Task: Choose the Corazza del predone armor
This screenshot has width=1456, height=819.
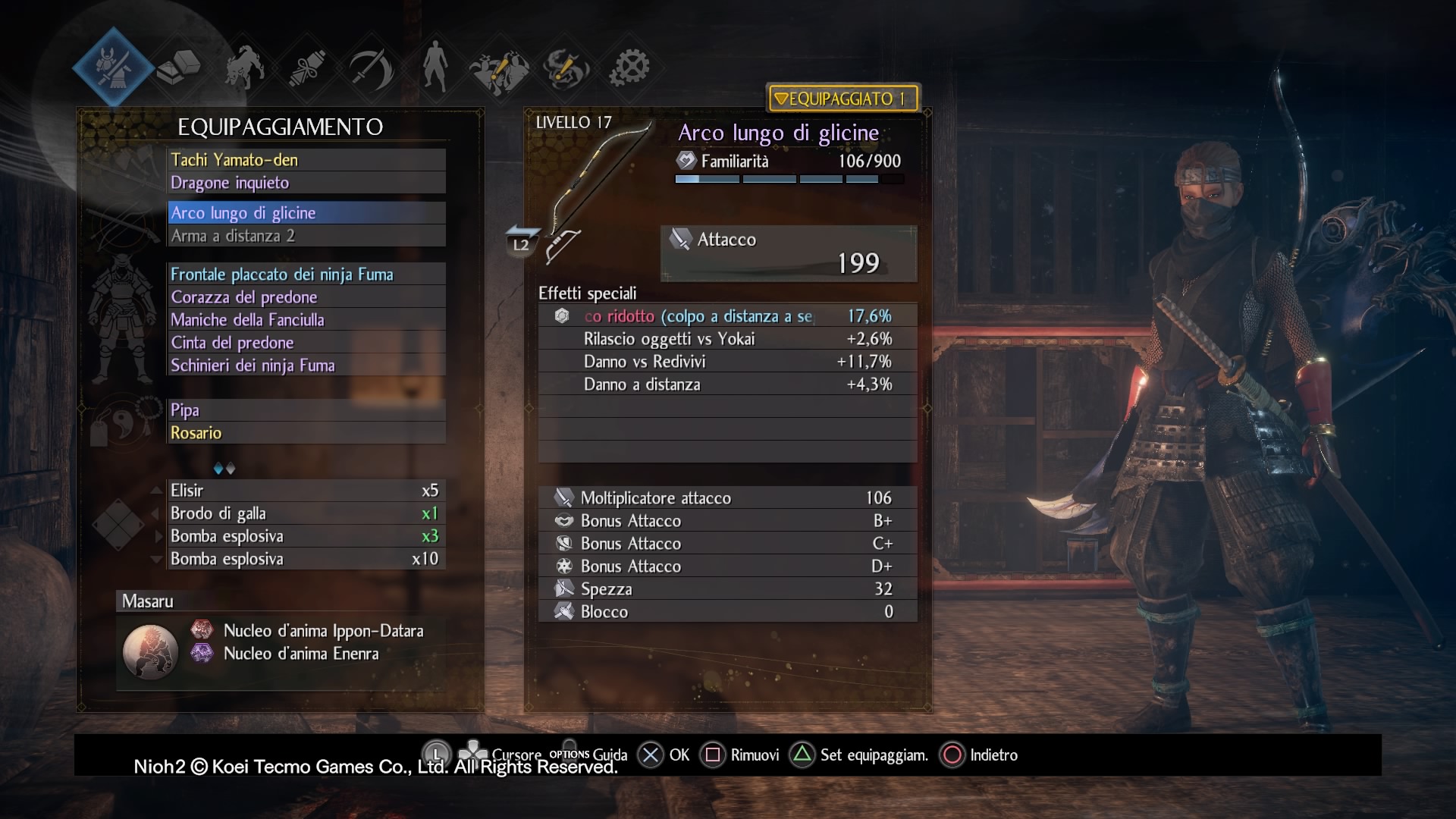Action: (306, 297)
